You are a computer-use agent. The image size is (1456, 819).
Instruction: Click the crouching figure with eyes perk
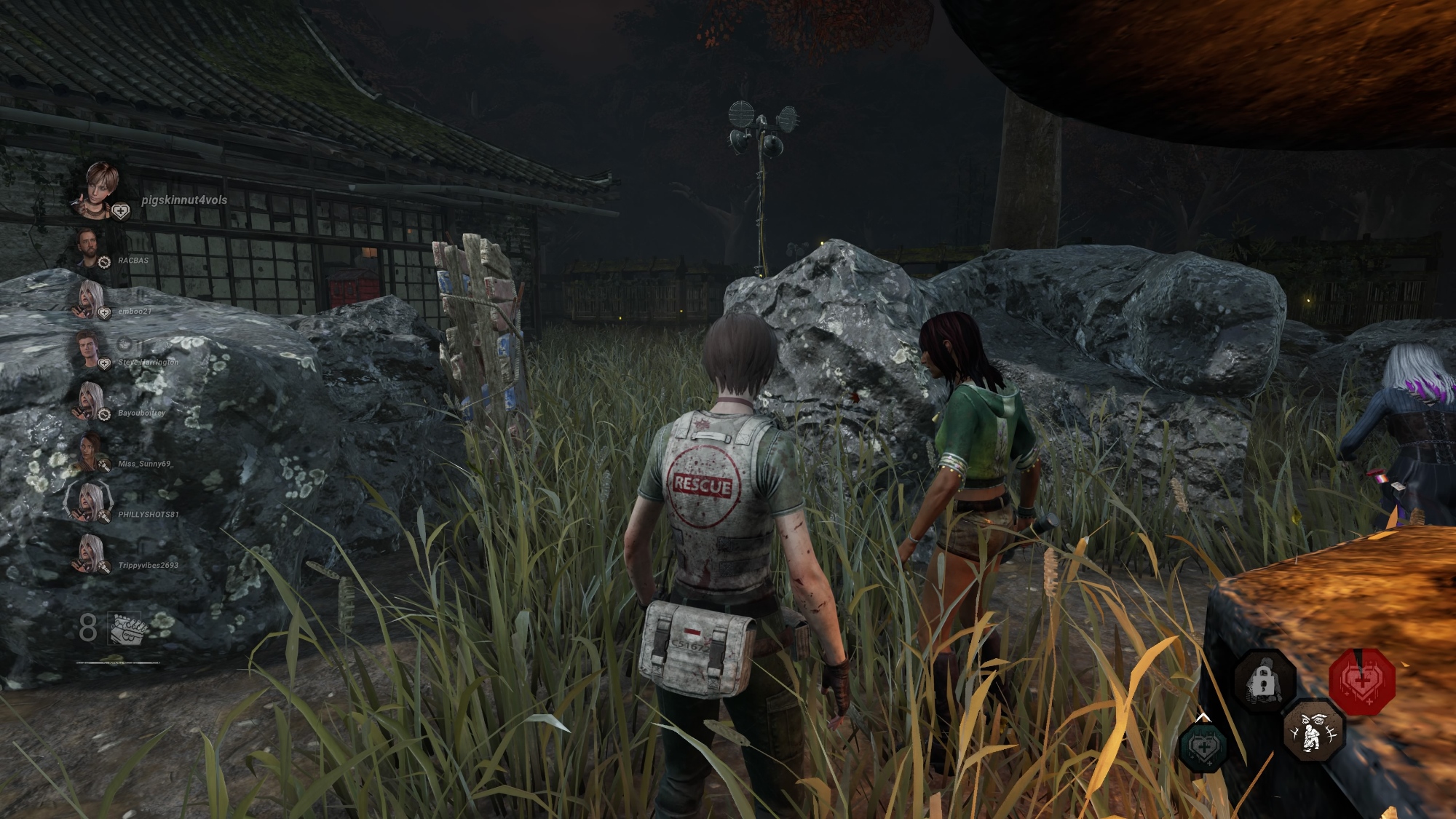point(1313,730)
